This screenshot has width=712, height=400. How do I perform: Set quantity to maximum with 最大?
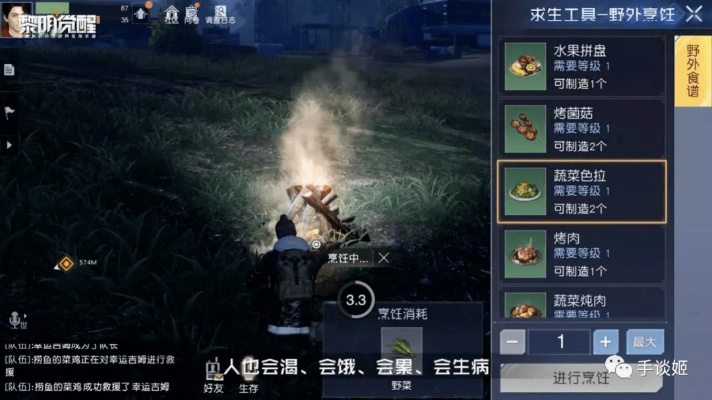point(645,342)
